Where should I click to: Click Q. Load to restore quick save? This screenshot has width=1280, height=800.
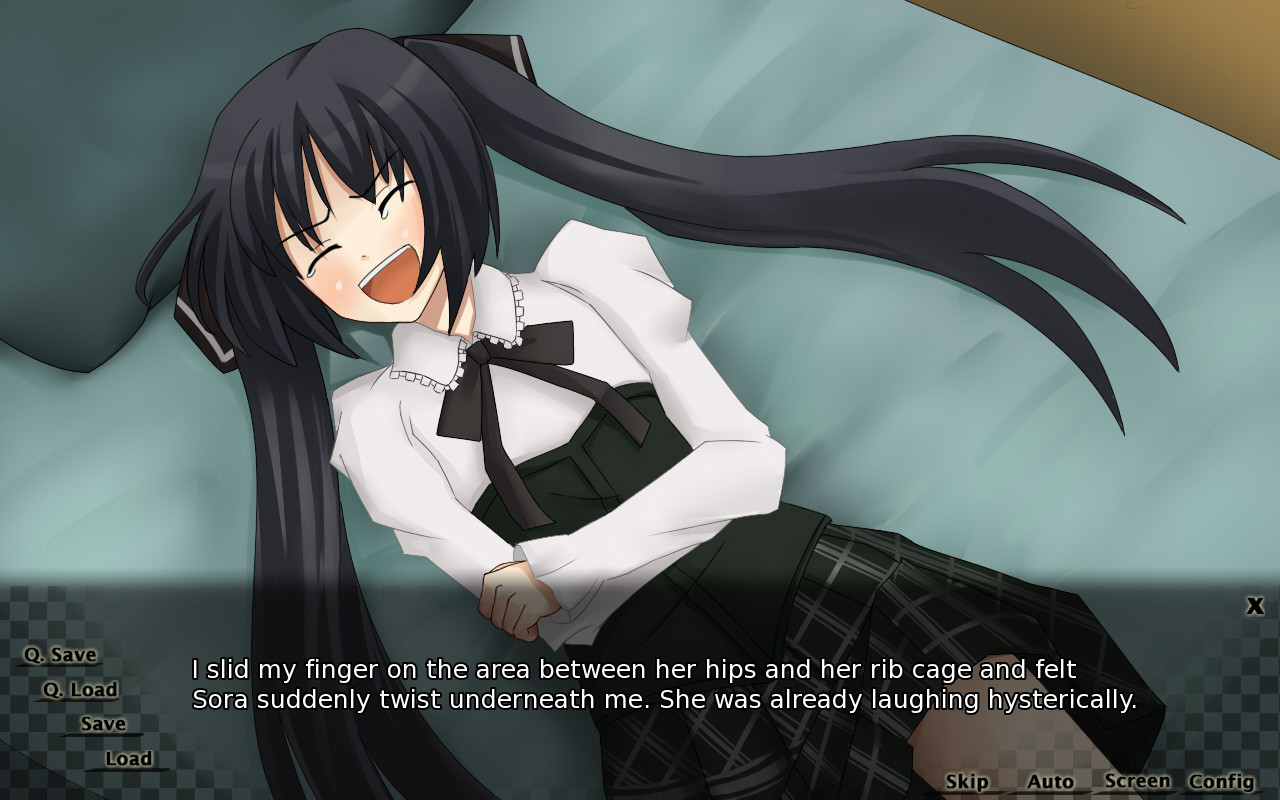(x=80, y=689)
